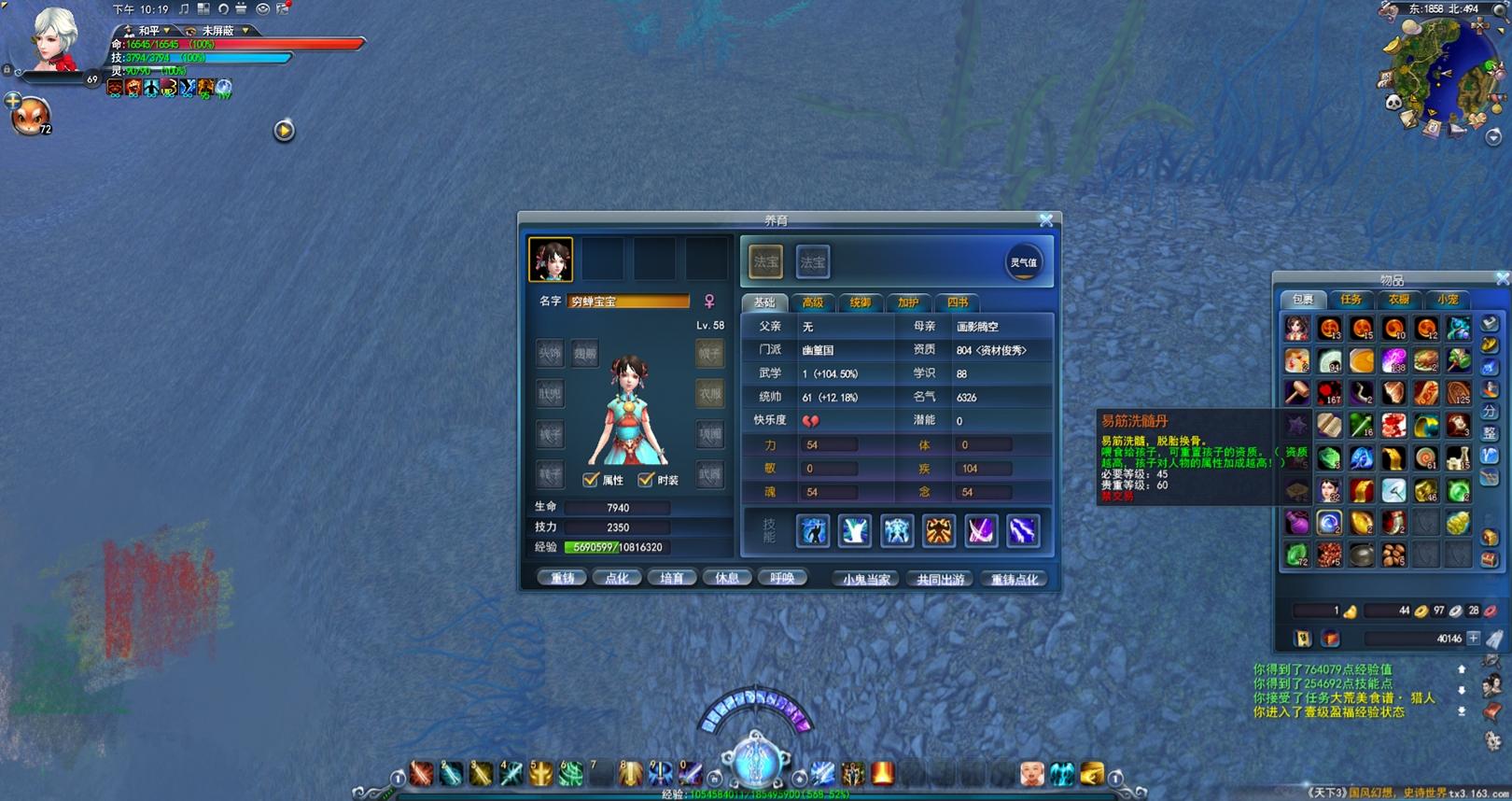Toggle the 时装 checkbox
This screenshot has height=801, width=1512.
646,480
